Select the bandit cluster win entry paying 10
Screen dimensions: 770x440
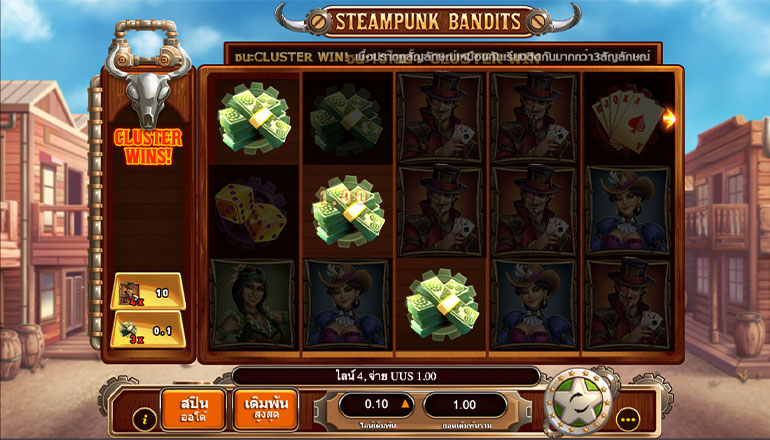(146, 292)
